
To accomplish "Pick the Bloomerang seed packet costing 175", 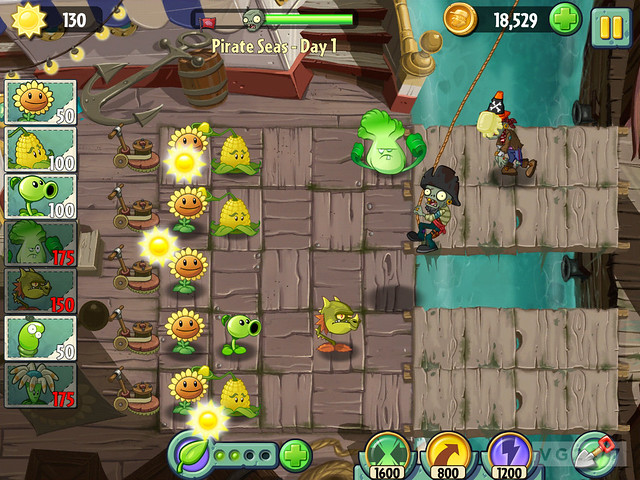I will (40, 385).
